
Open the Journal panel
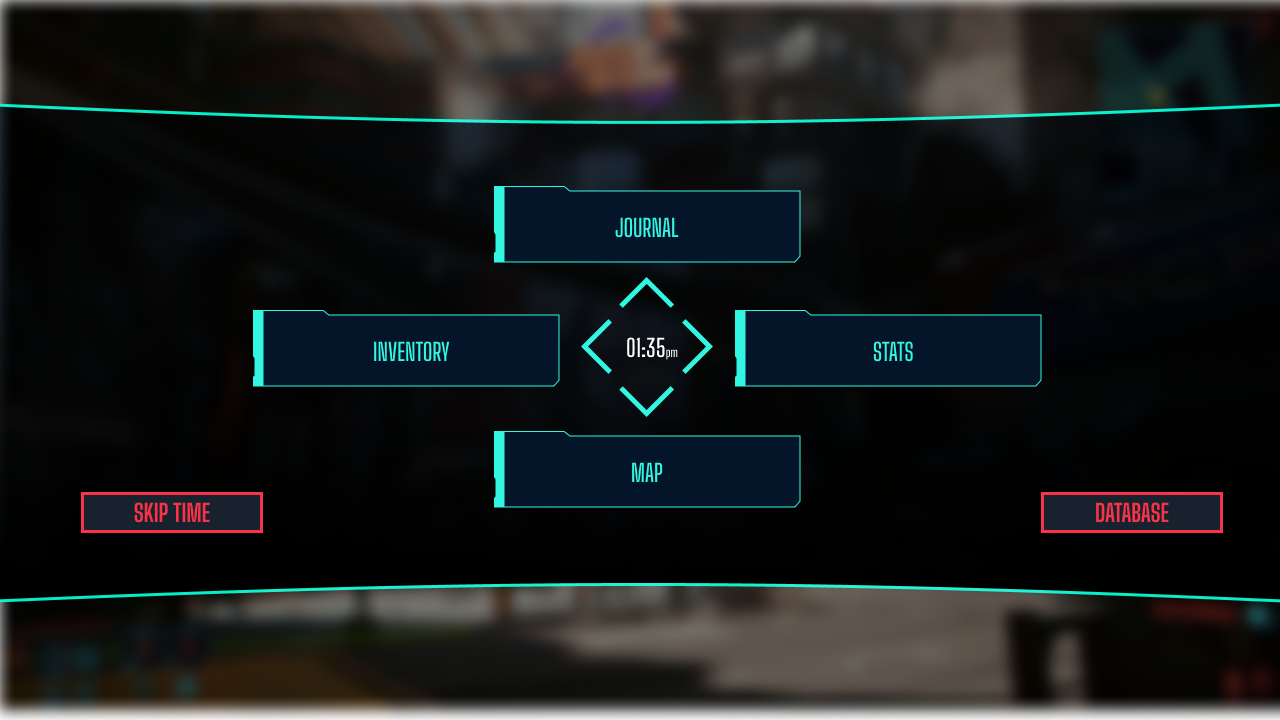pos(647,226)
